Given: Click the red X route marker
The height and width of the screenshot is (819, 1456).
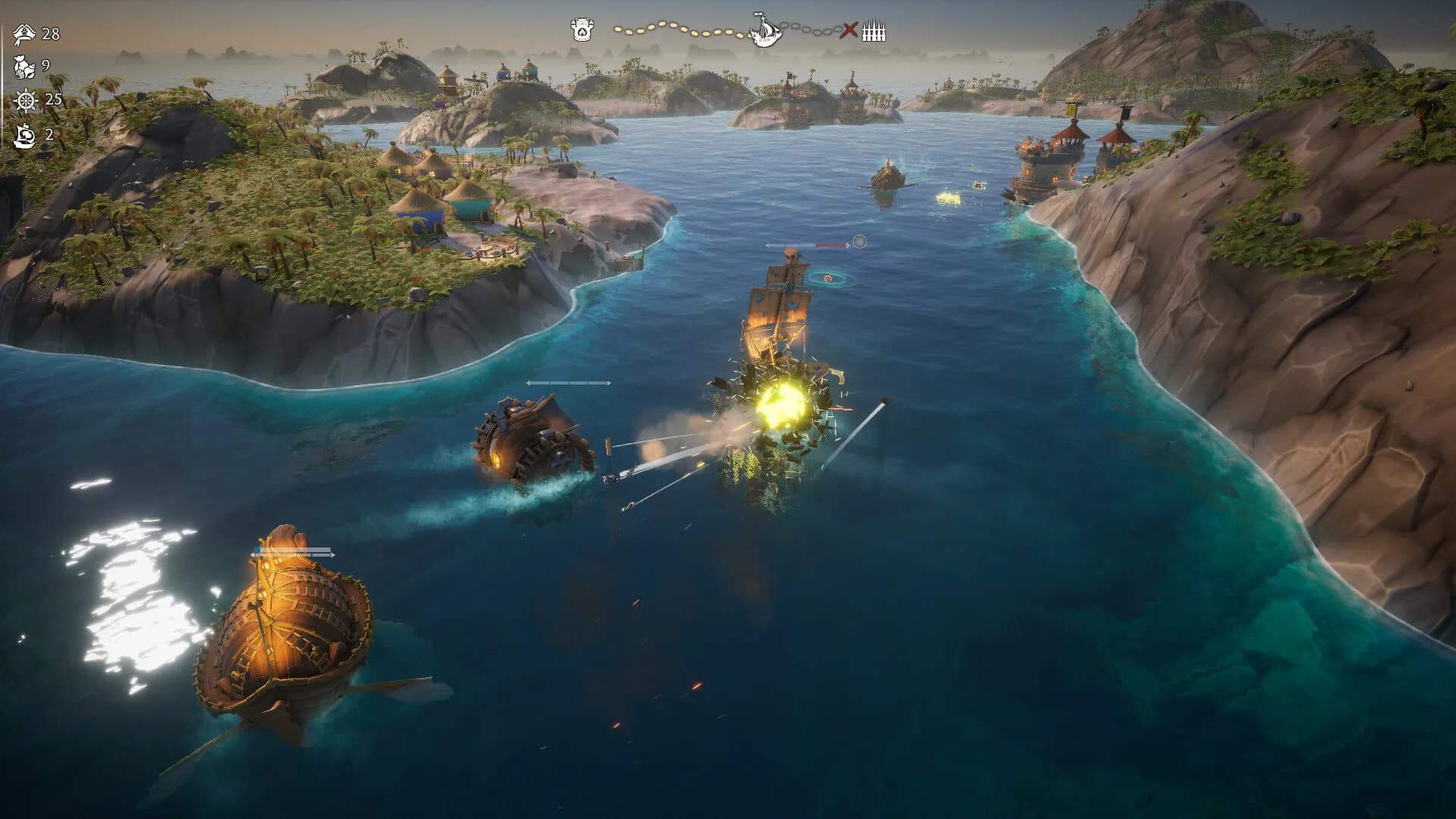Looking at the screenshot, I should click(x=850, y=31).
